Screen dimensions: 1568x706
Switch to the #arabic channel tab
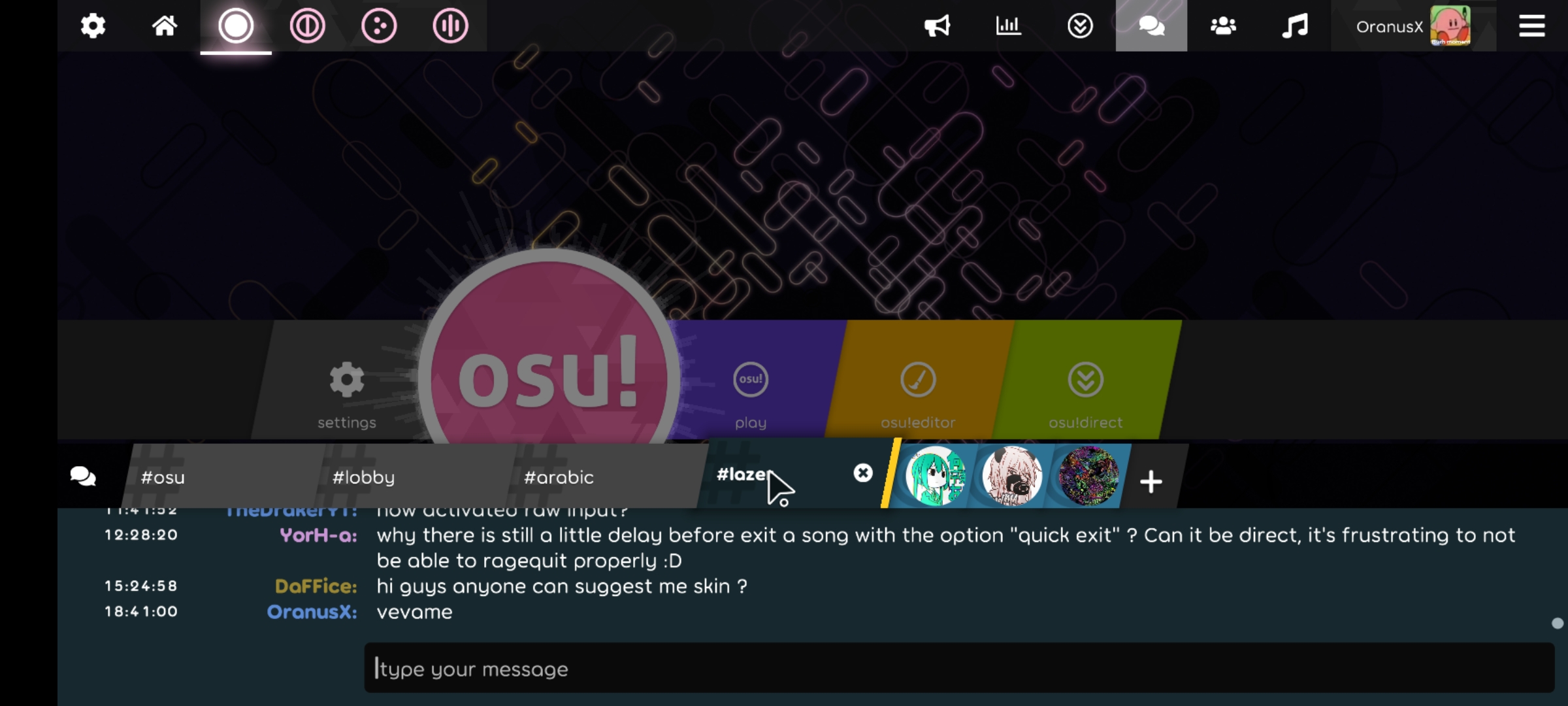[558, 477]
